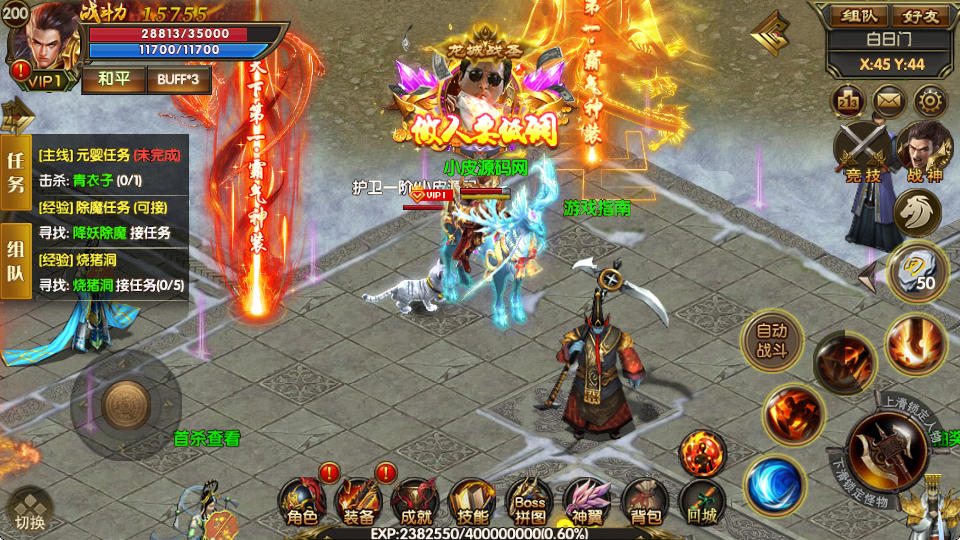Image resolution: width=960 pixels, height=540 pixels.
Task: Open the Boss拼图 puzzle menu
Action: pos(530,500)
